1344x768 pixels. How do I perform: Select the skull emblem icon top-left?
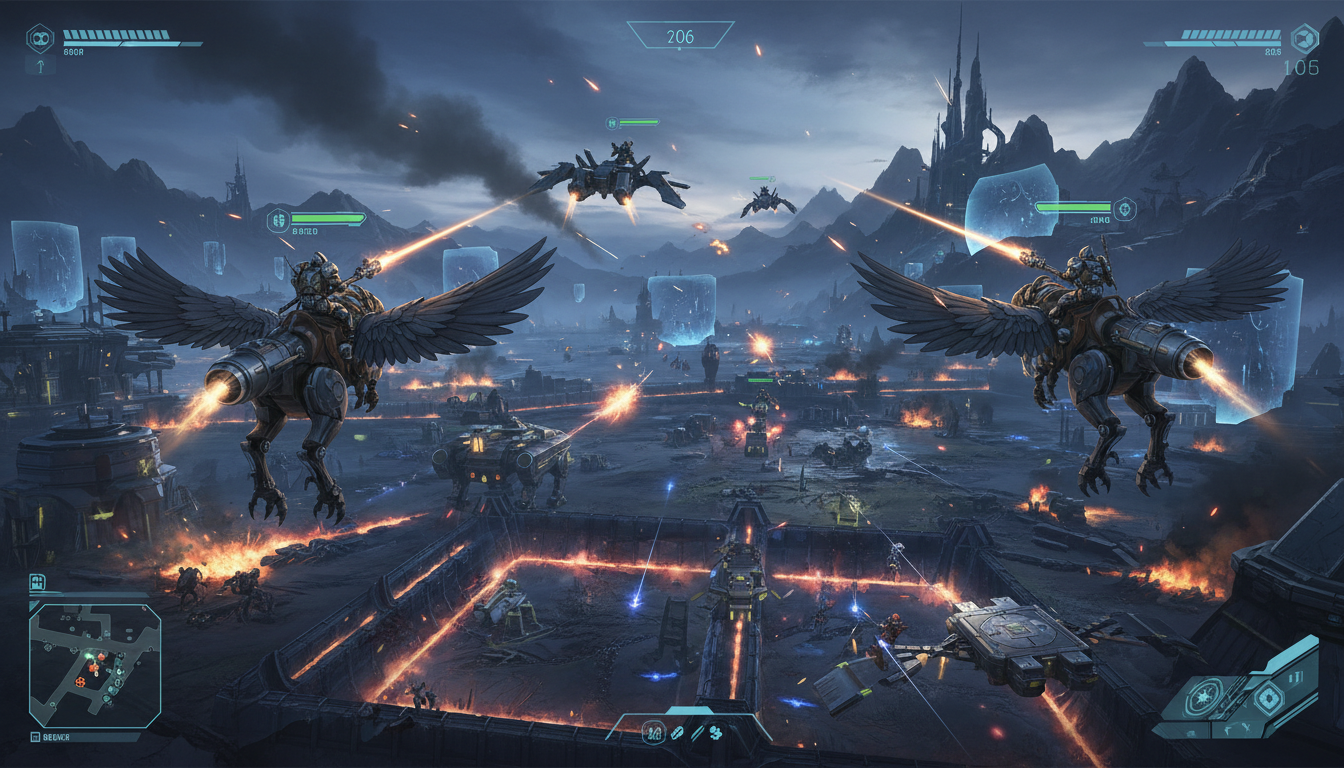(x=40, y=38)
